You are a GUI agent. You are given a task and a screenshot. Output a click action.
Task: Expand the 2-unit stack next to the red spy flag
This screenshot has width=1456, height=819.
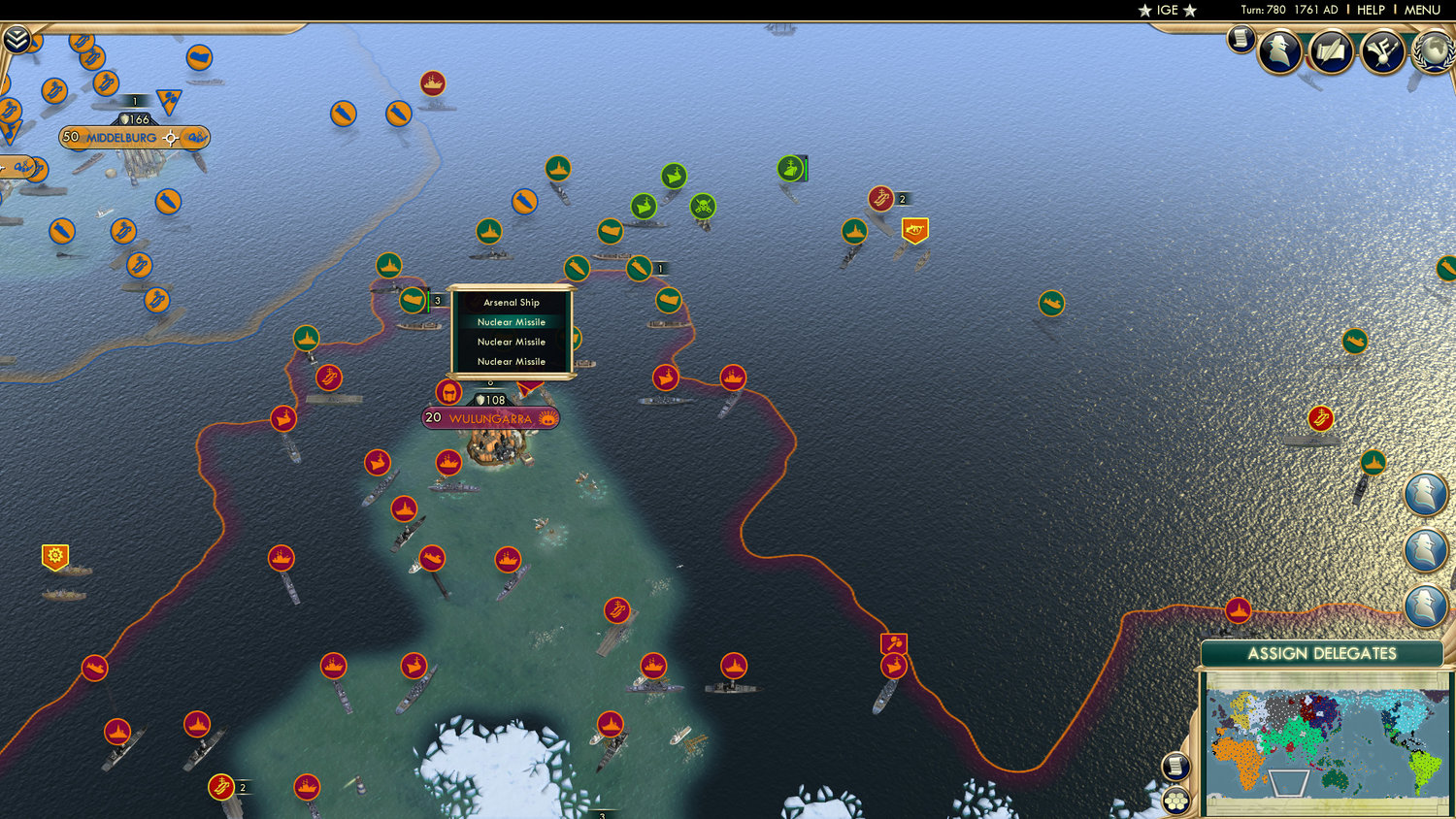[902, 200]
